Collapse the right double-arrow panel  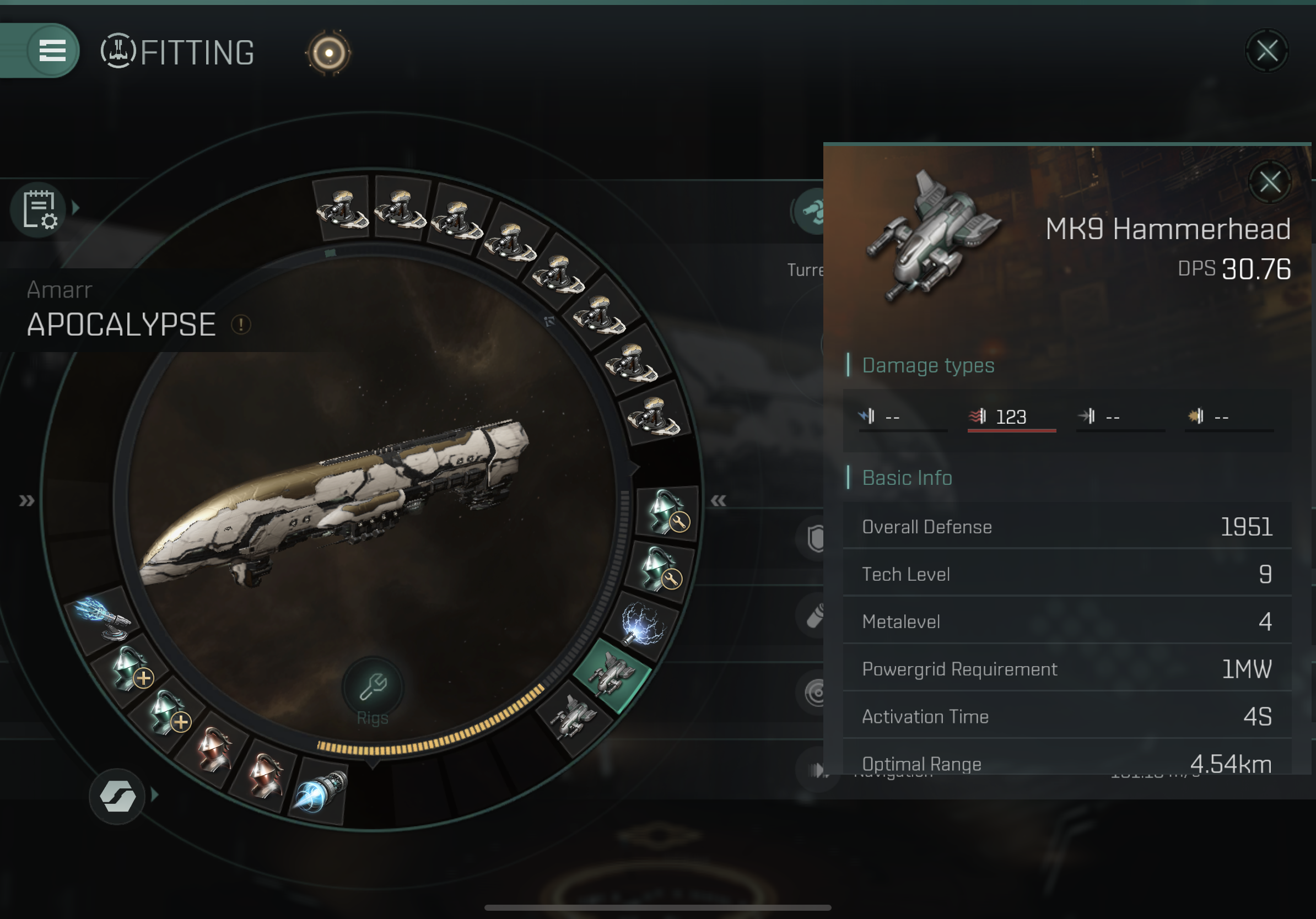(x=718, y=501)
